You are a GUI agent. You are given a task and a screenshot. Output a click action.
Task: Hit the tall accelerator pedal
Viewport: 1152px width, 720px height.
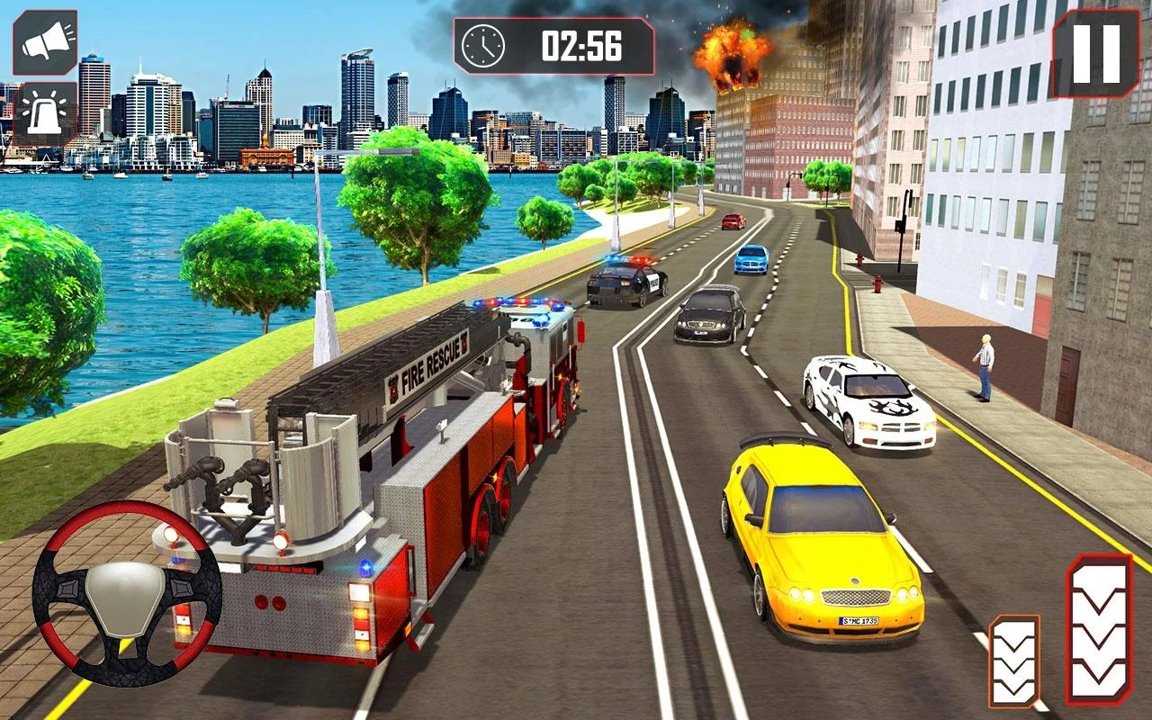(1099, 629)
